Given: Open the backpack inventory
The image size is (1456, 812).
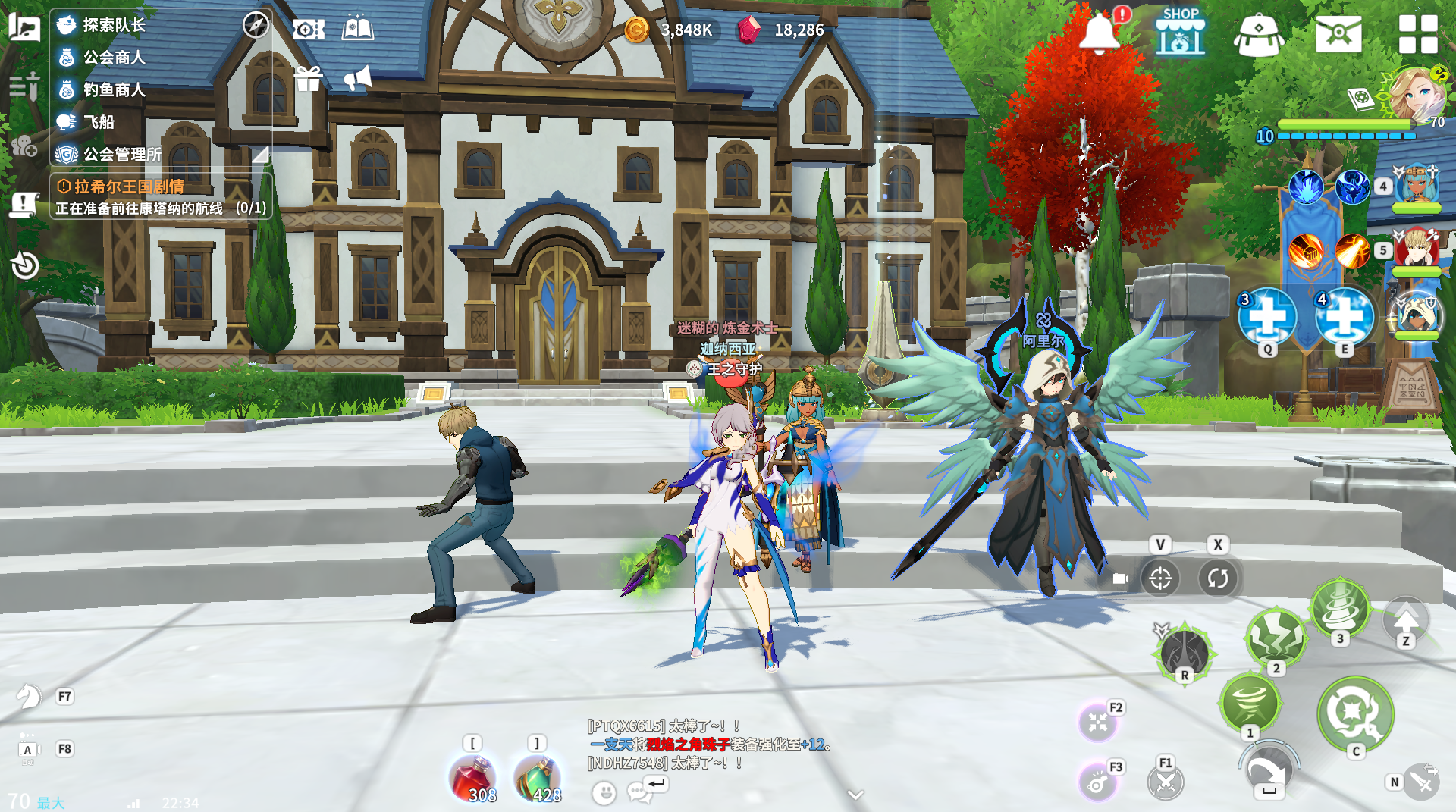Looking at the screenshot, I should click(x=1258, y=35).
